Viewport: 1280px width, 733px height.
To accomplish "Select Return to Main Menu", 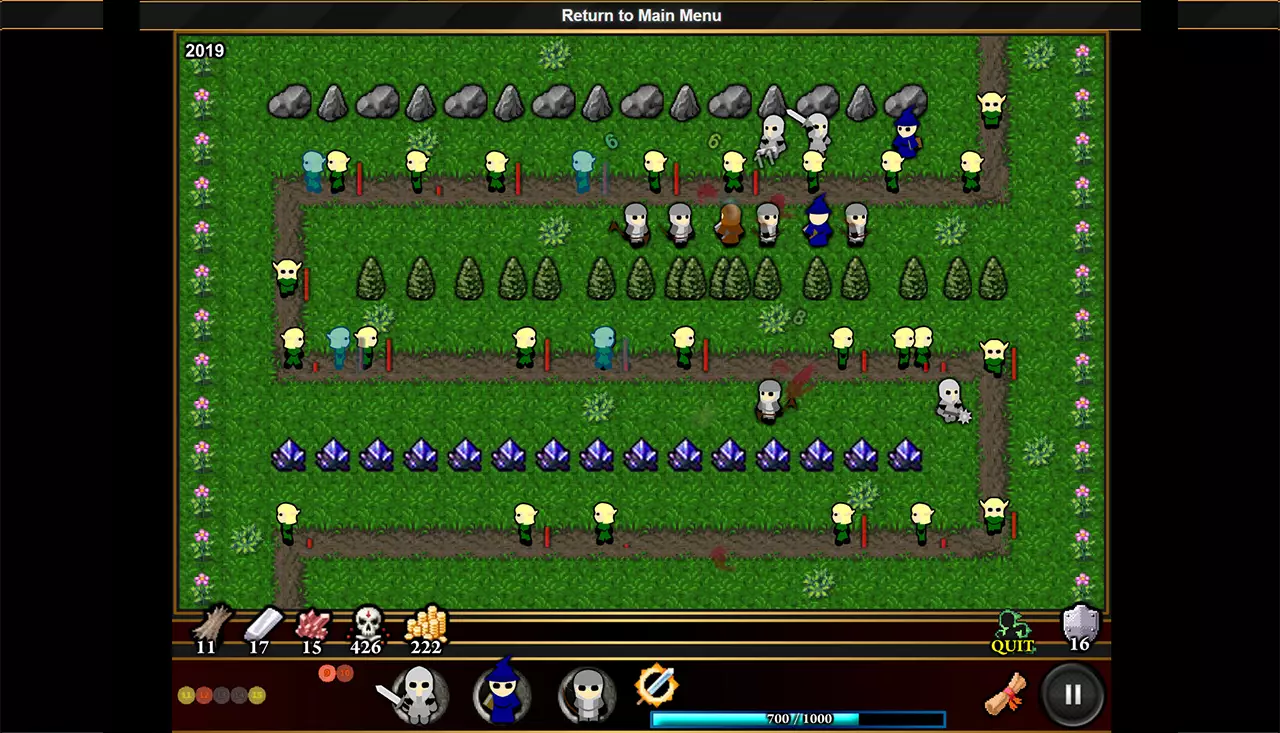I will tap(640, 15).
